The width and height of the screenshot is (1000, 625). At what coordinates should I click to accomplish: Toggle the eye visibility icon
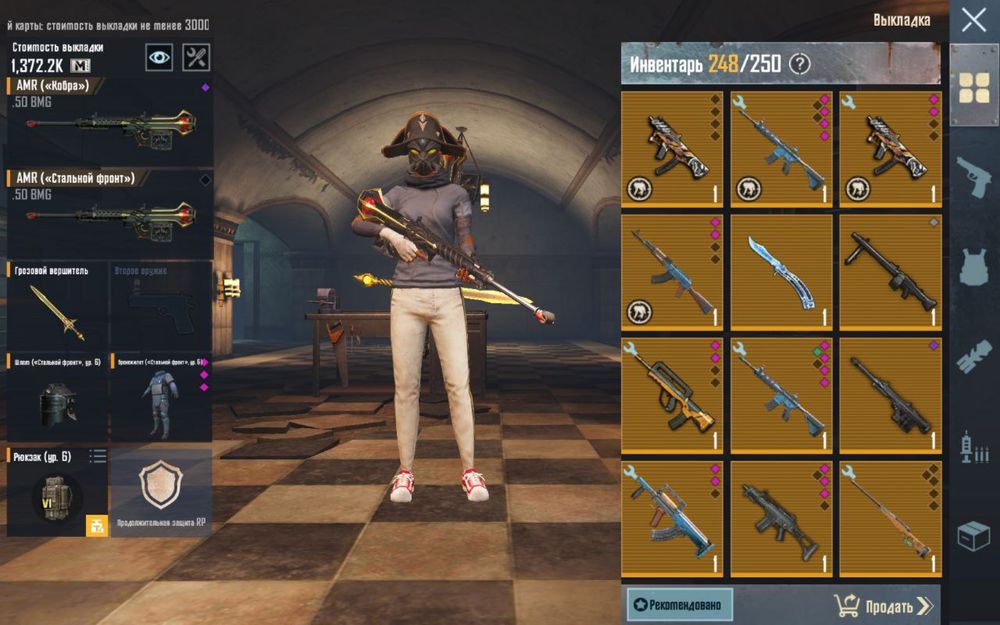pyautogui.click(x=159, y=57)
